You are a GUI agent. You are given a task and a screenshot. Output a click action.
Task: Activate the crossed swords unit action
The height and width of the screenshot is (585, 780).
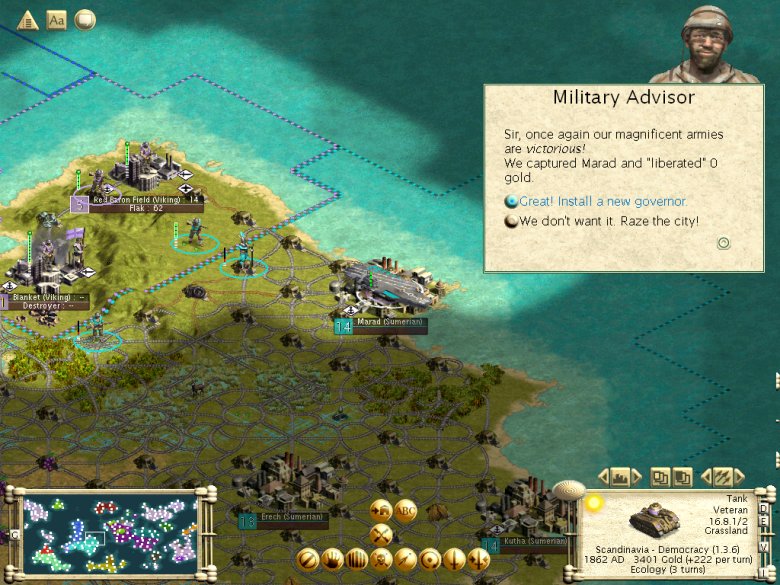(381, 533)
